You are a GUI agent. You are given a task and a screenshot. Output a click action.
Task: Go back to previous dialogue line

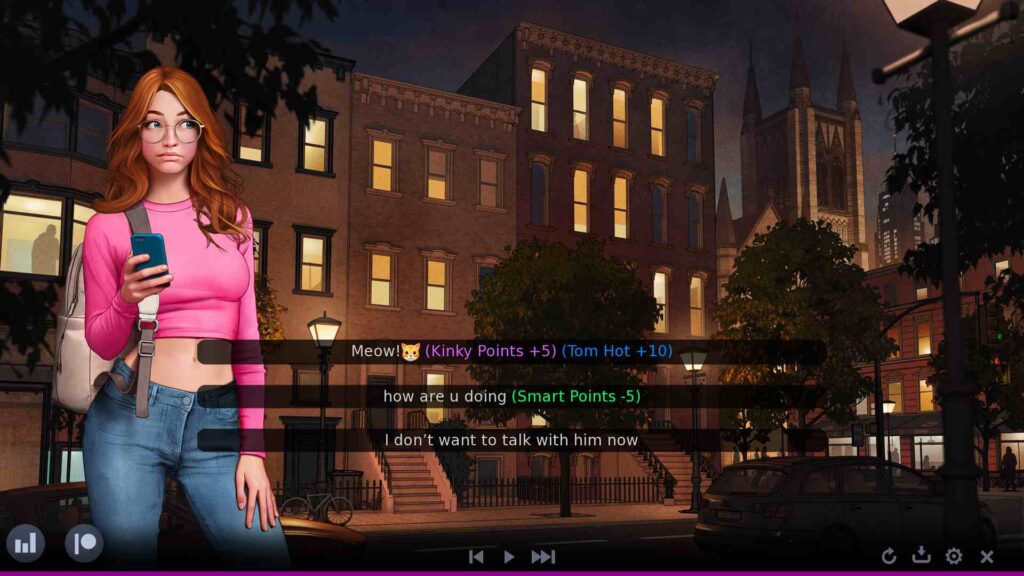coord(477,557)
